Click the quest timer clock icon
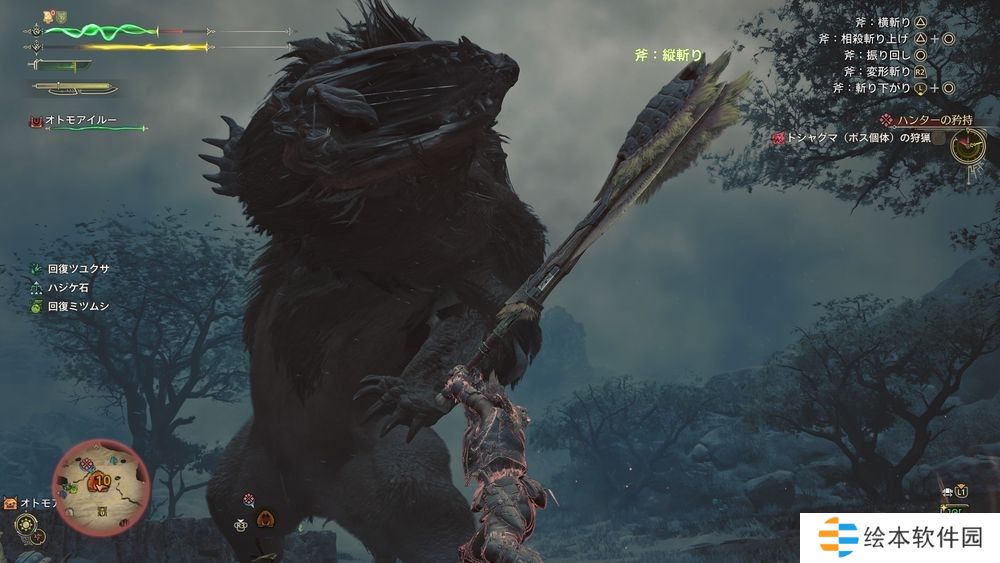The width and height of the screenshot is (1000, 563). click(x=969, y=148)
